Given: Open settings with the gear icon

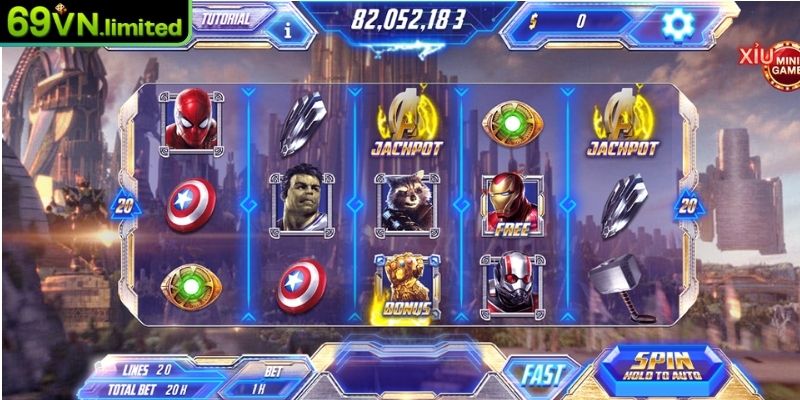Looking at the screenshot, I should click(680, 21).
